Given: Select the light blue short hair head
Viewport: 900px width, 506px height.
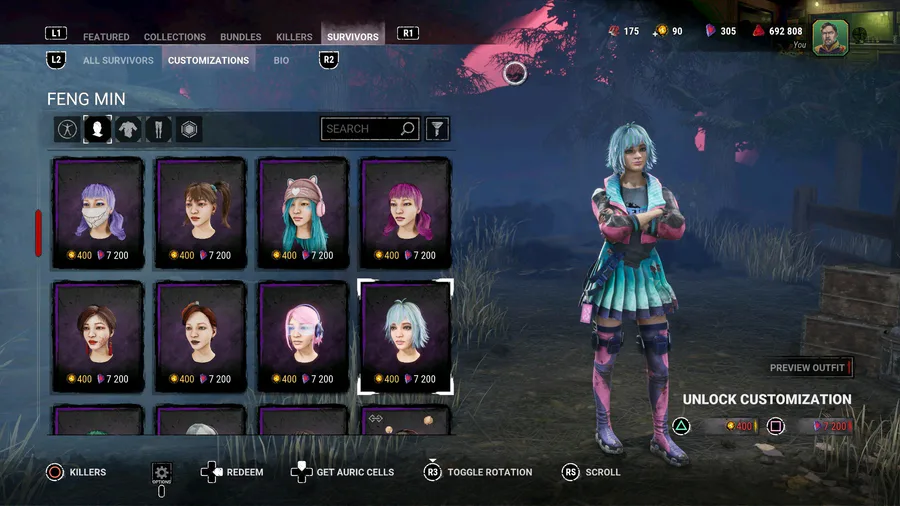Looking at the screenshot, I should click(x=405, y=336).
